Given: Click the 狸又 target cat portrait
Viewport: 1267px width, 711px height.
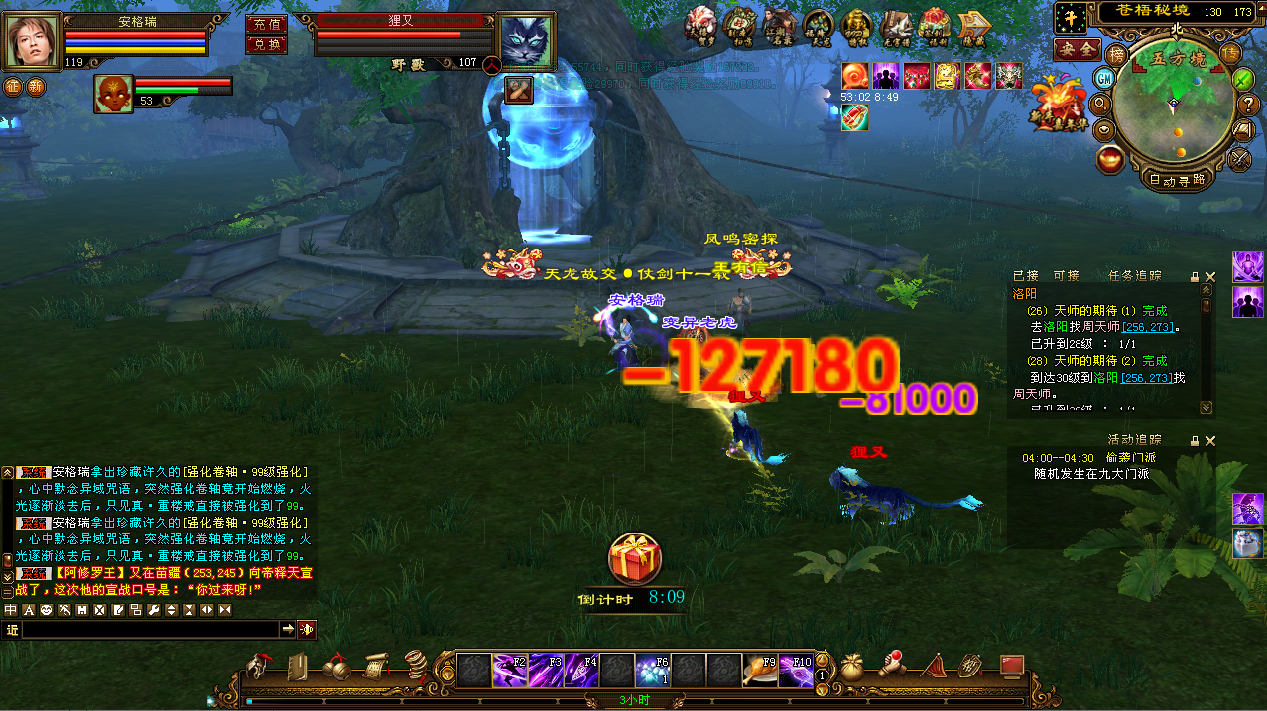Looking at the screenshot, I should point(526,42).
